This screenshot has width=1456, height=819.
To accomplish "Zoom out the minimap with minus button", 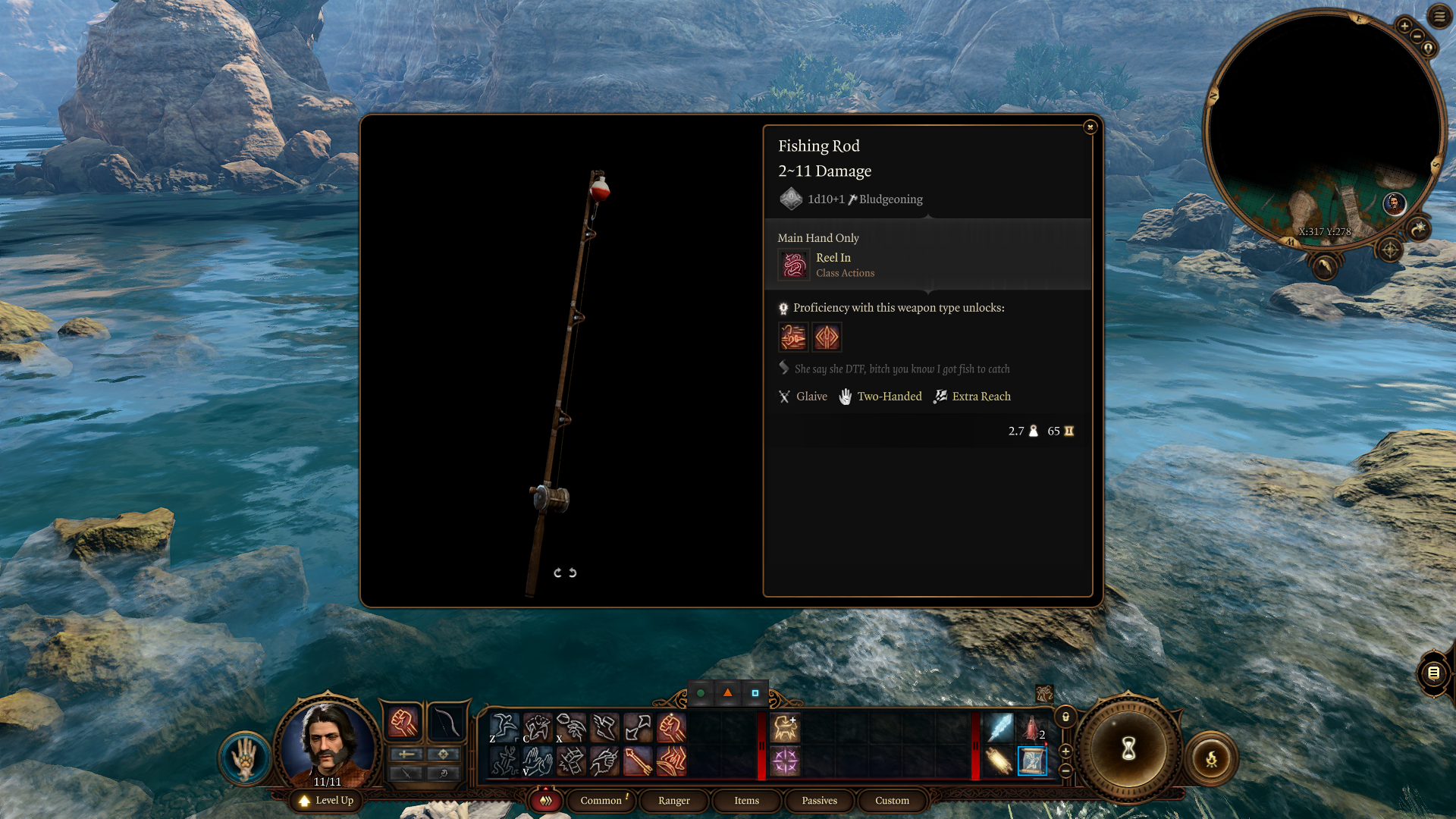I will point(1417,36).
